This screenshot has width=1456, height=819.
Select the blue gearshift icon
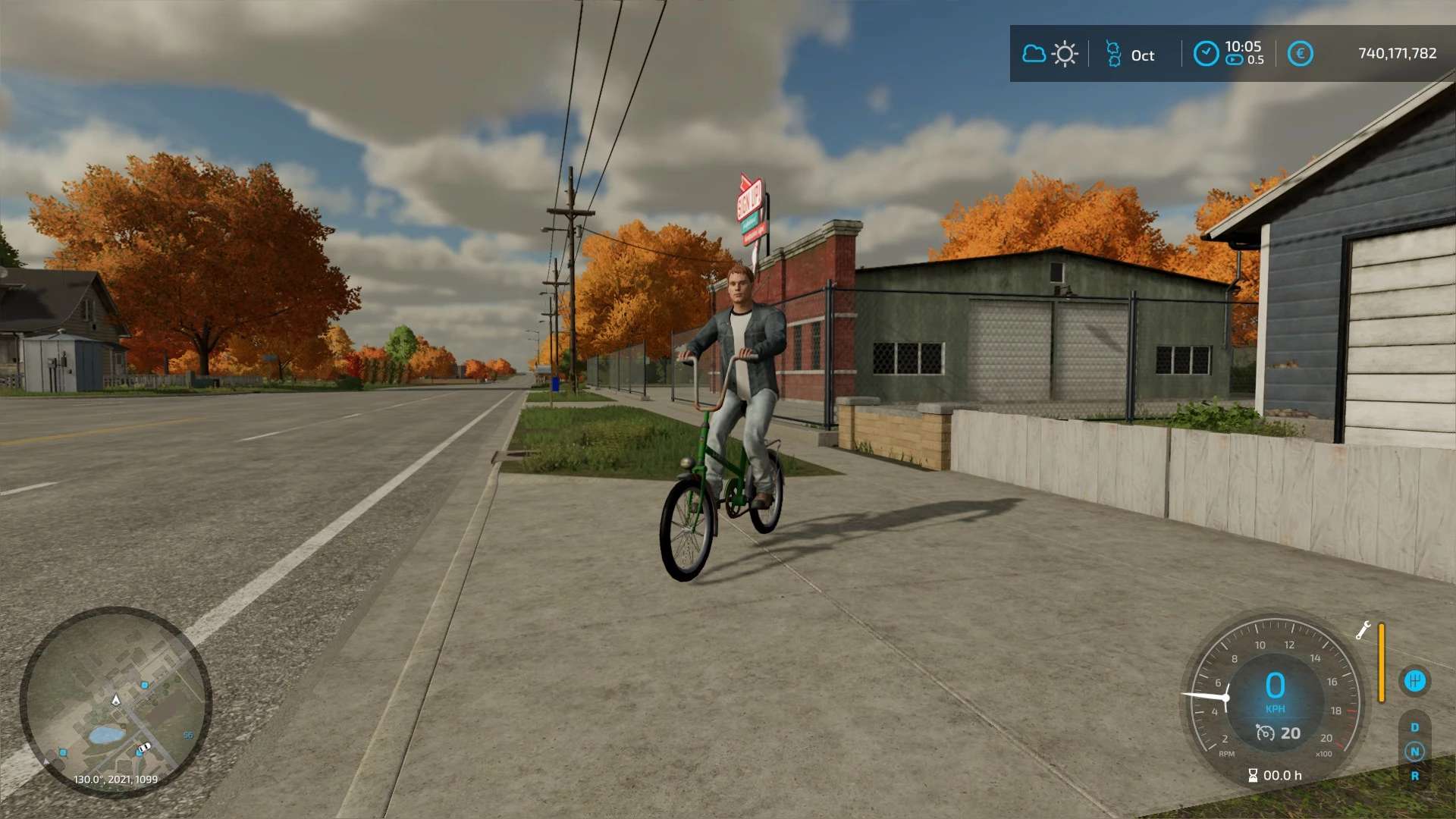(x=1414, y=681)
